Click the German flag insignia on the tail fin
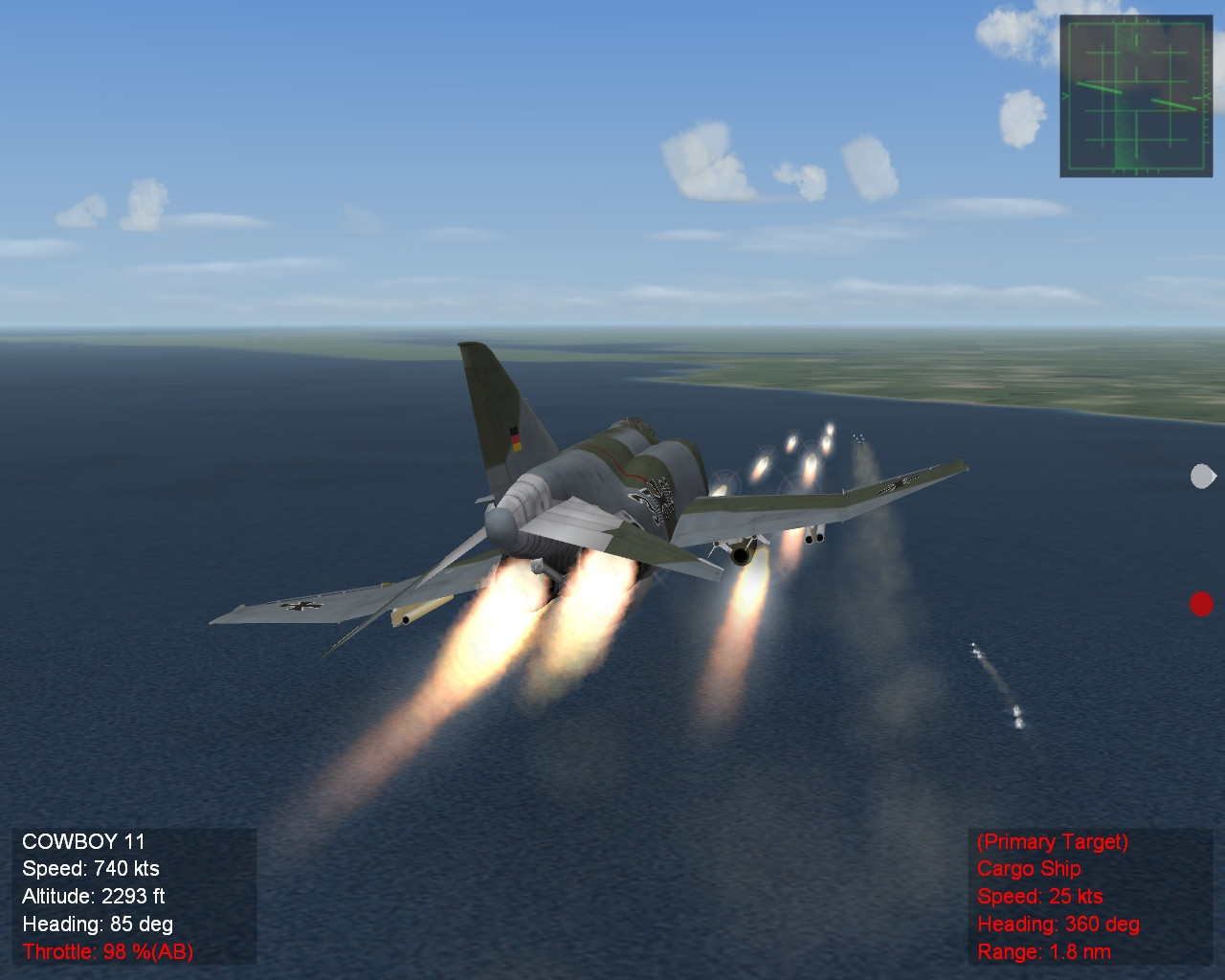 [515, 437]
